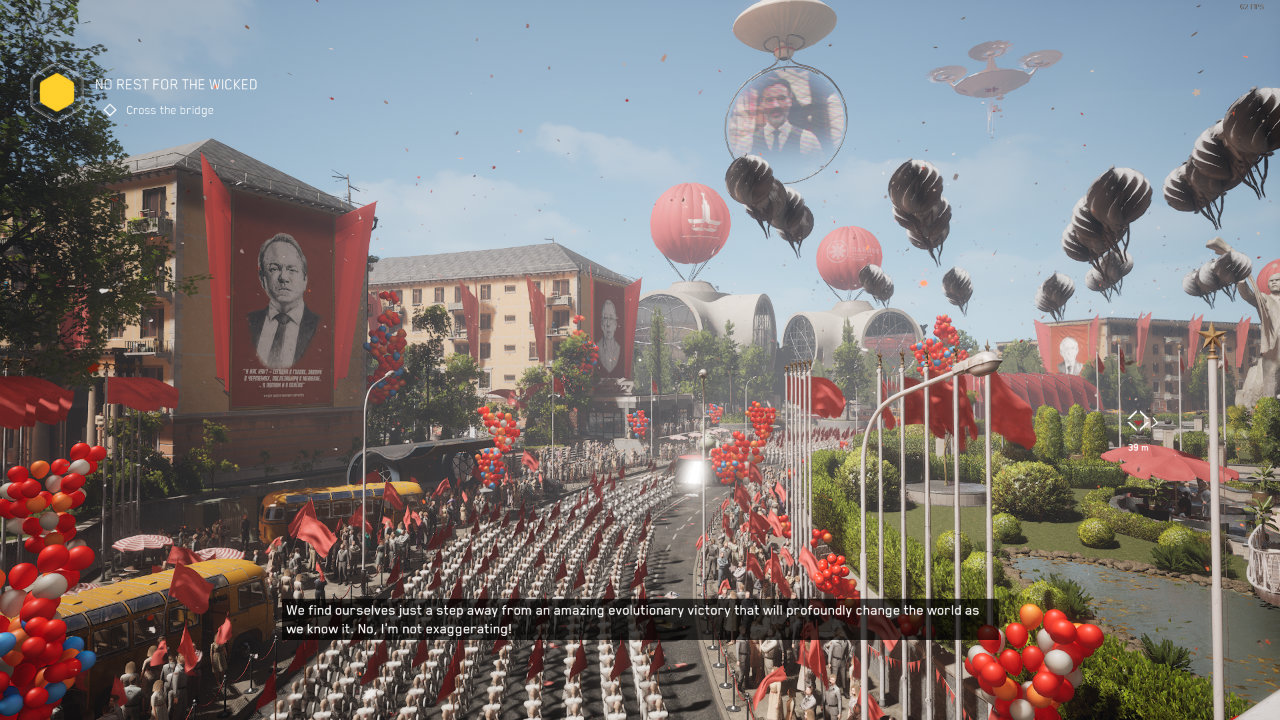Click the yellow hexagon quest icon
The height and width of the screenshot is (720, 1280).
point(56,93)
